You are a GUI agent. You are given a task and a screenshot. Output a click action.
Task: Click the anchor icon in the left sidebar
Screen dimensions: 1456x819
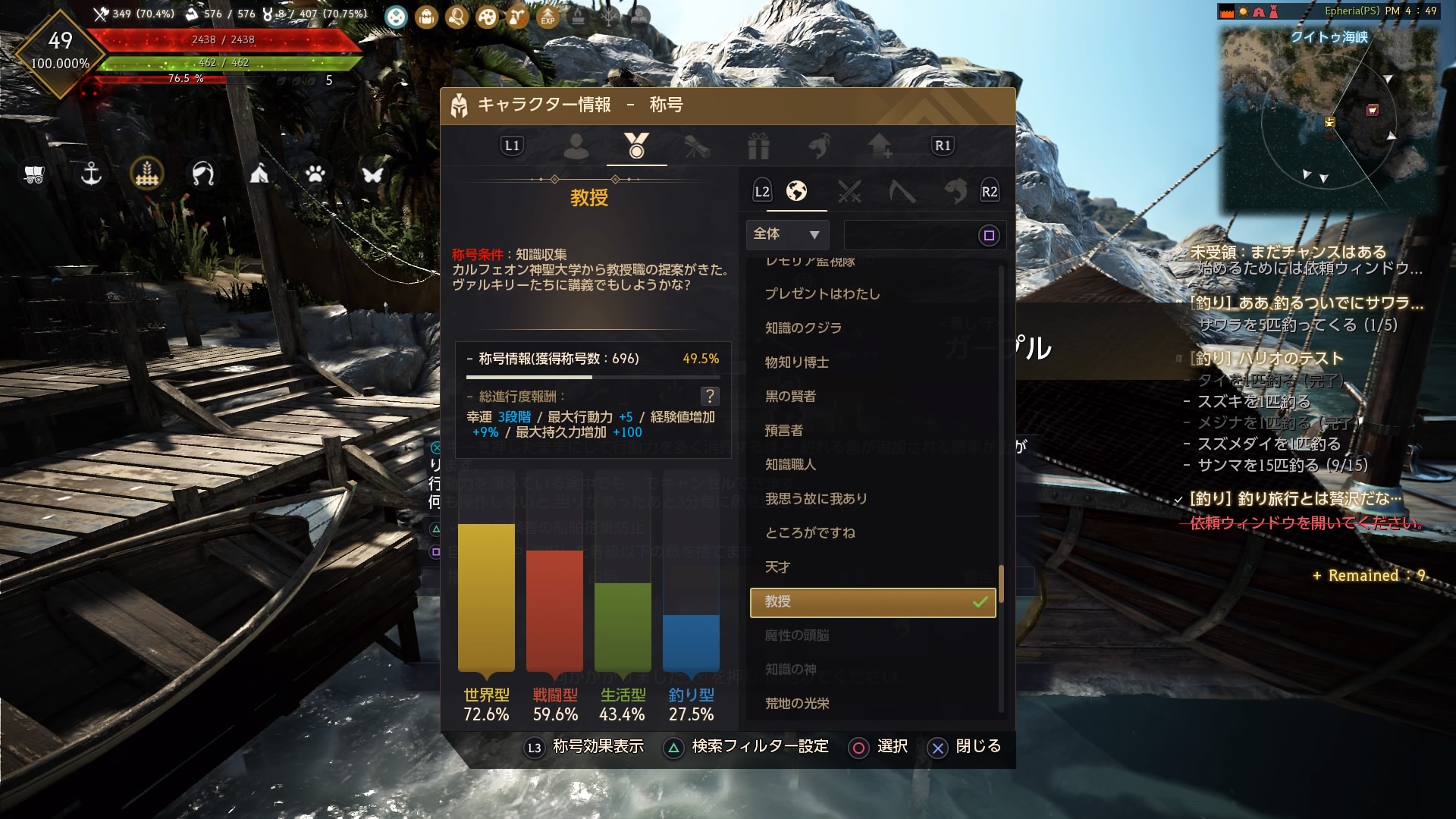point(91,174)
